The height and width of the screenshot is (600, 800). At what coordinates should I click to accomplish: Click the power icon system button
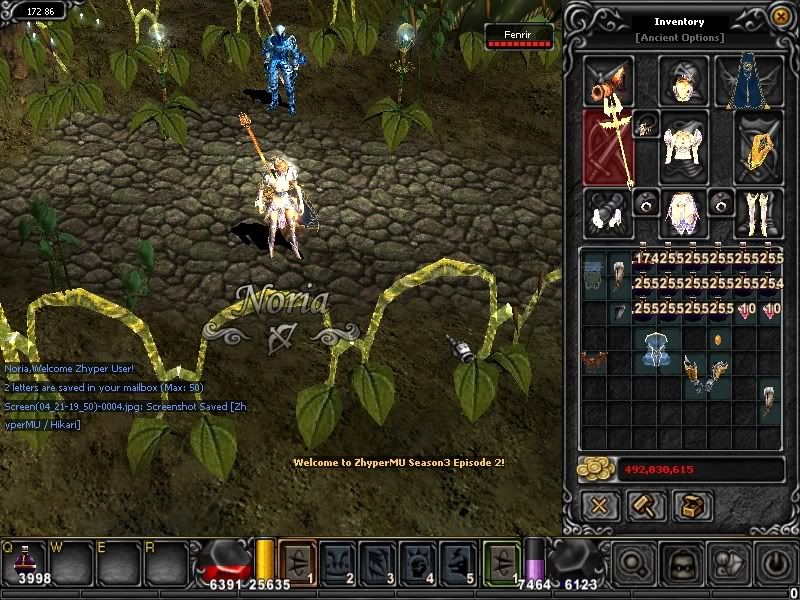(x=771, y=563)
